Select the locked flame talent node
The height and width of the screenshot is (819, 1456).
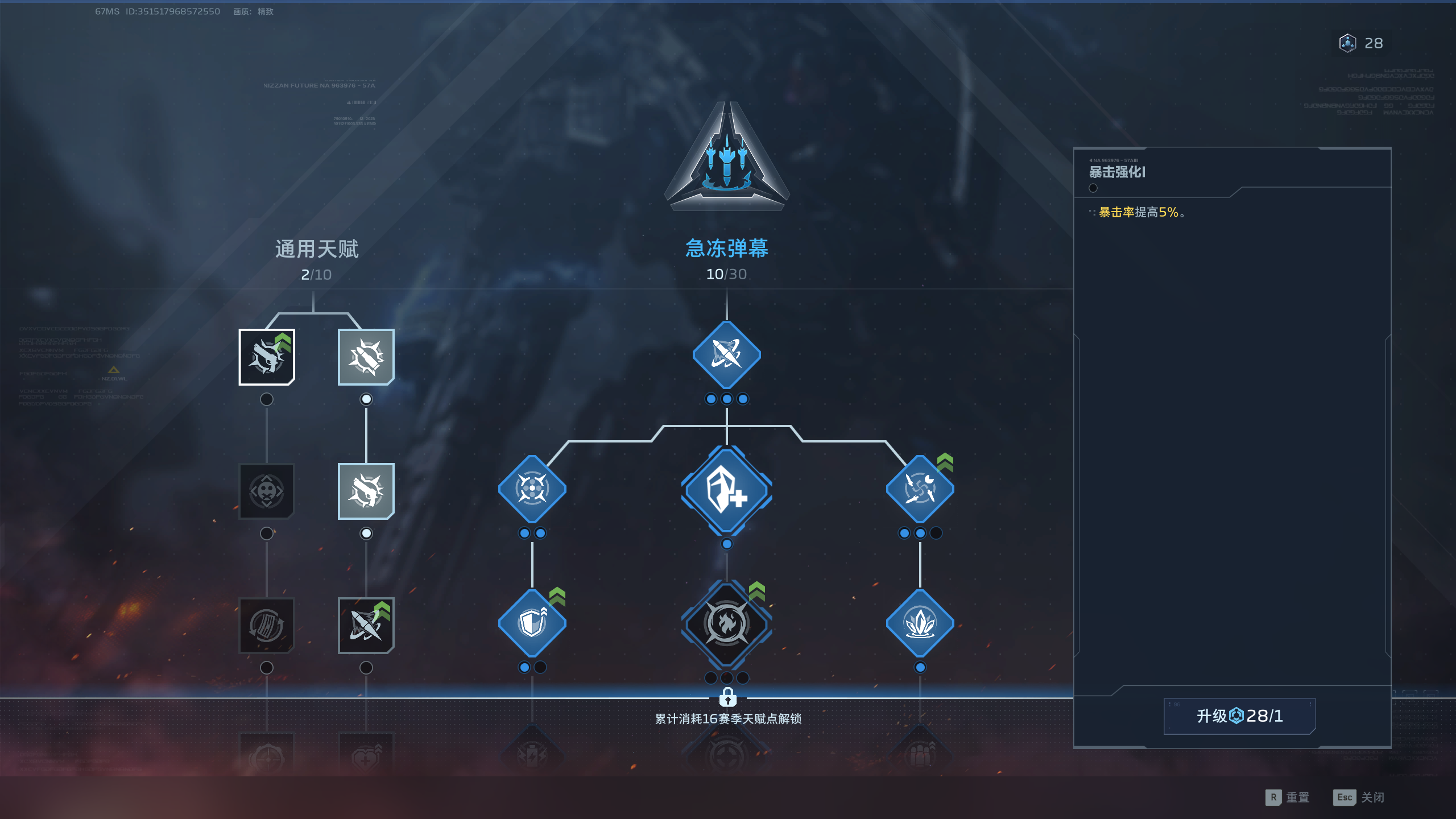726,624
